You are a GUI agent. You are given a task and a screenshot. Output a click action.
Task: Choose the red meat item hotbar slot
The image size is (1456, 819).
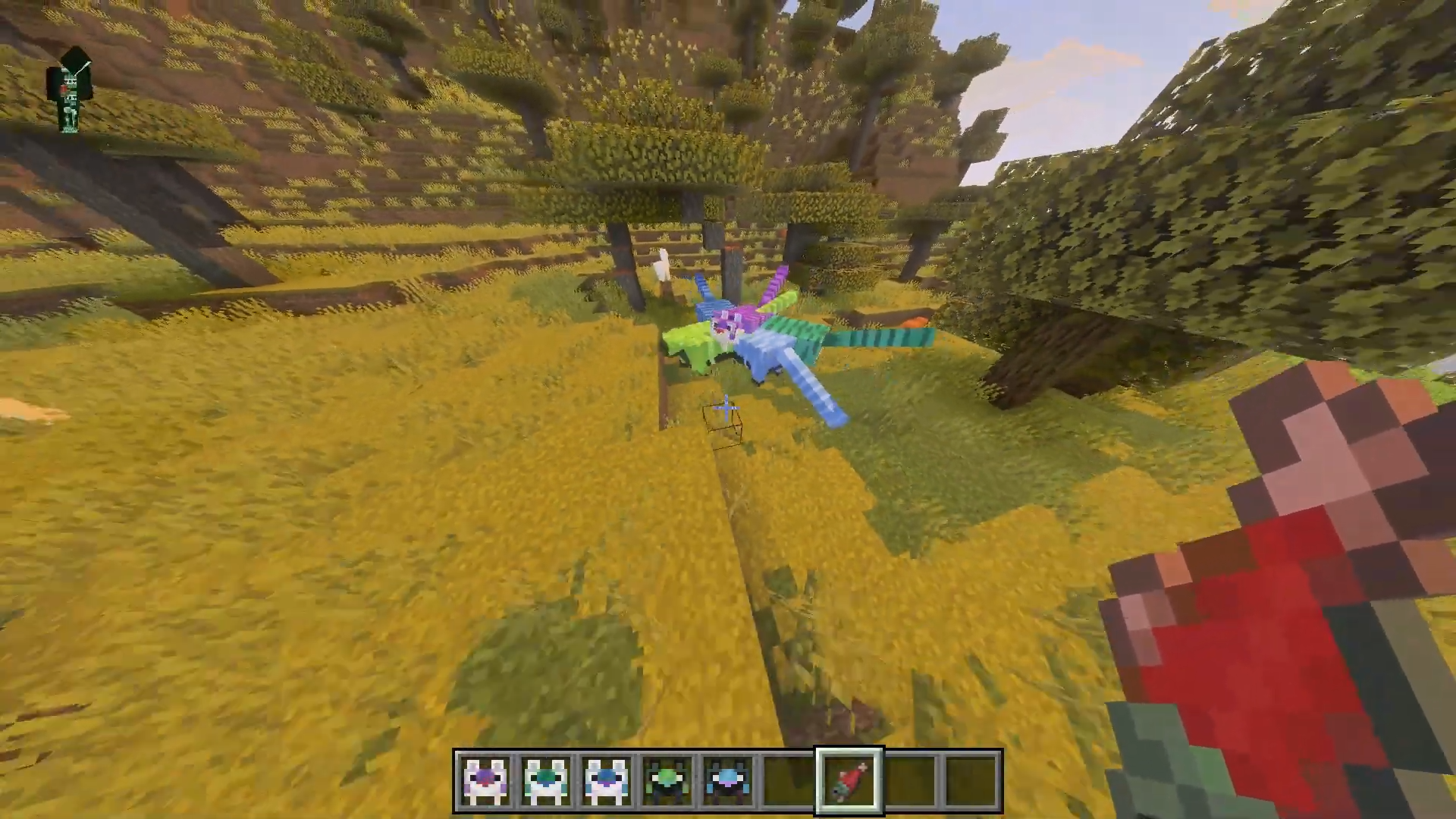tap(849, 780)
